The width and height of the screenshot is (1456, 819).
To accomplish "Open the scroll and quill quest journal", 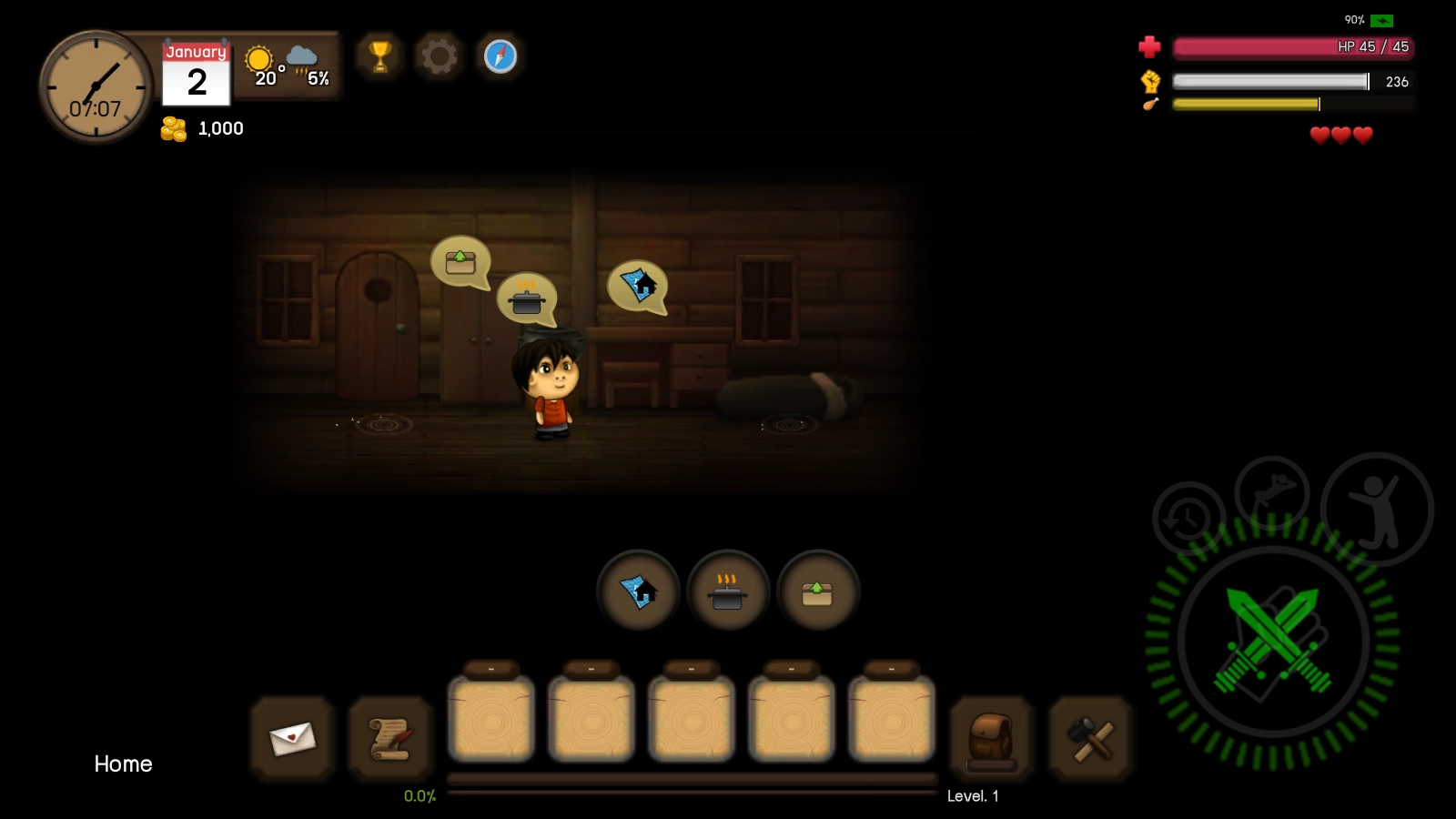I will (x=390, y=738).
